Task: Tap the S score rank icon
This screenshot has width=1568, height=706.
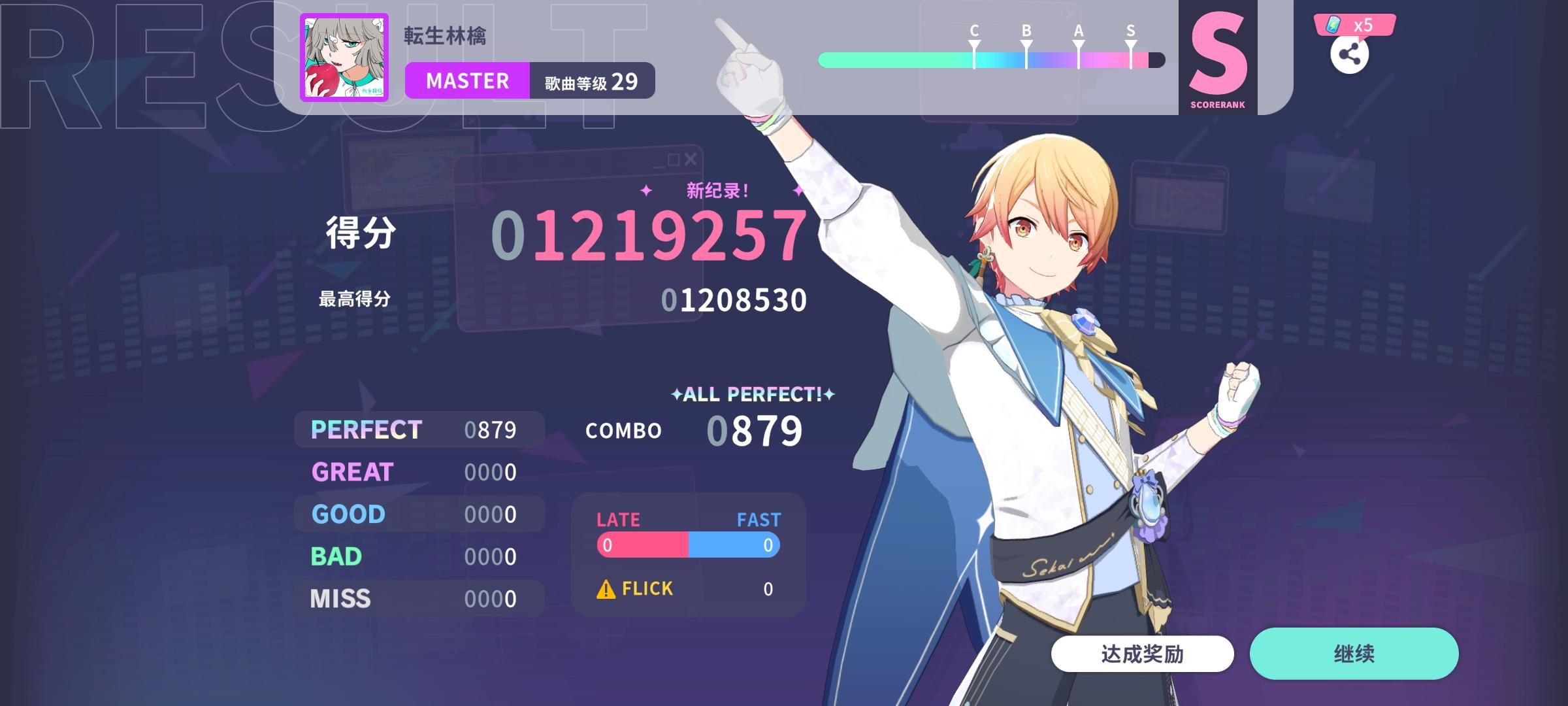Action: [x=1219, y=56]
